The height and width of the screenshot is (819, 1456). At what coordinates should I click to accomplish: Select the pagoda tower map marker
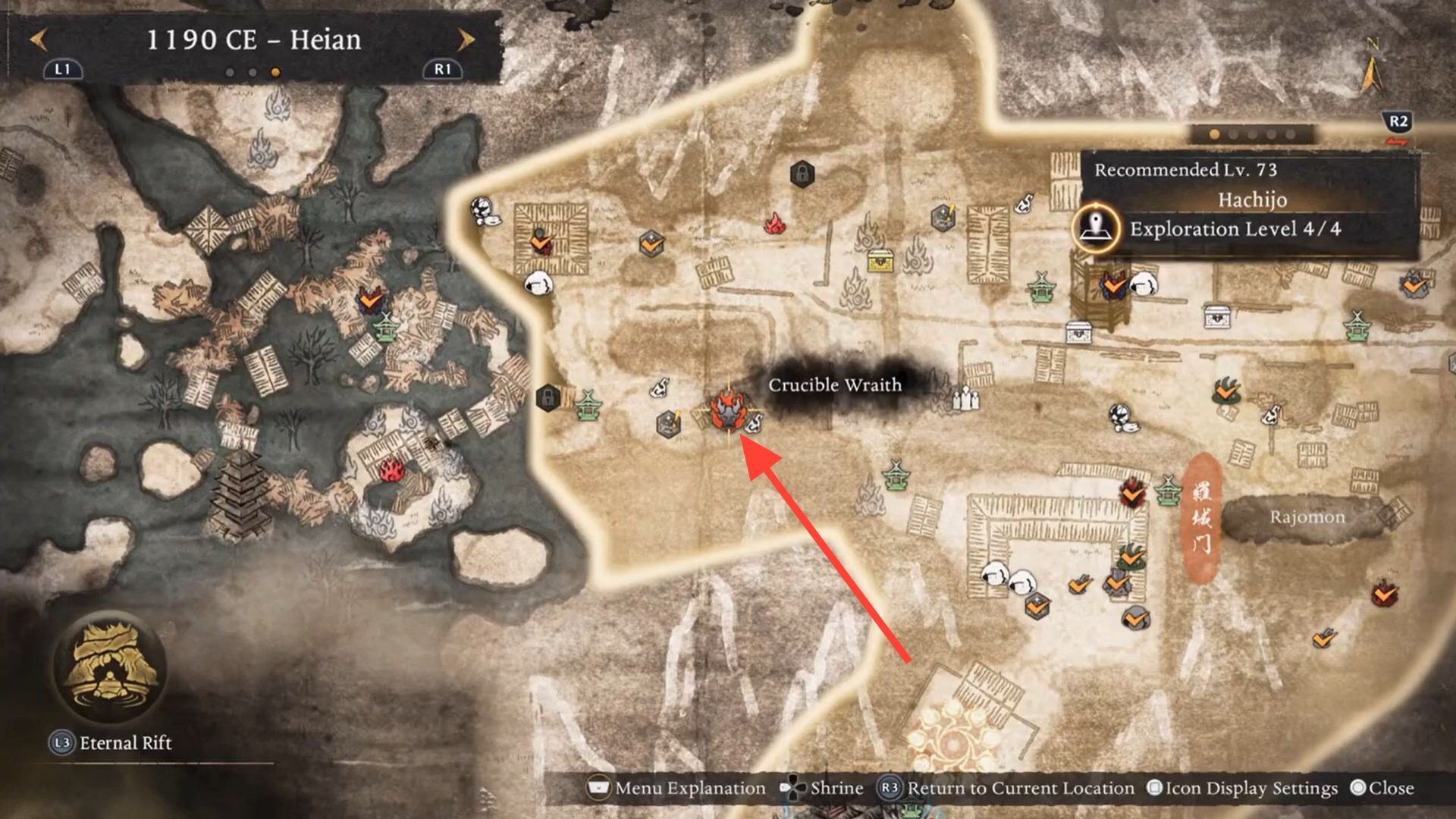coord(240,493)
